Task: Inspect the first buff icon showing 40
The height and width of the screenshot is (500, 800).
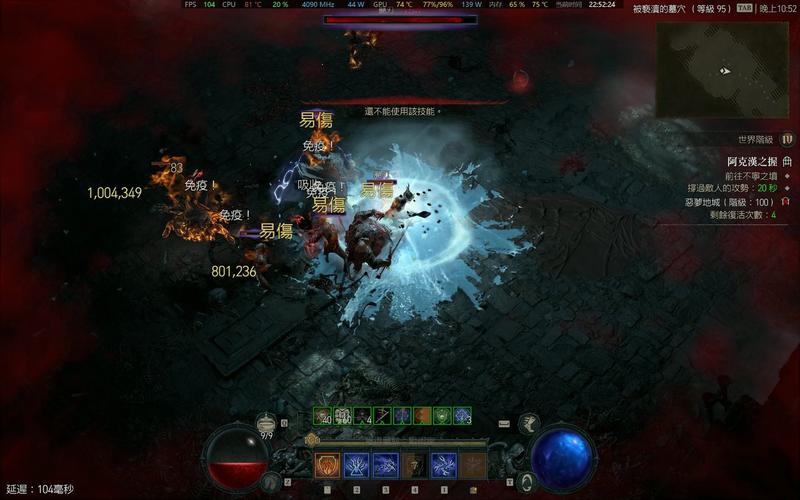Action: (x=323, y=415)
